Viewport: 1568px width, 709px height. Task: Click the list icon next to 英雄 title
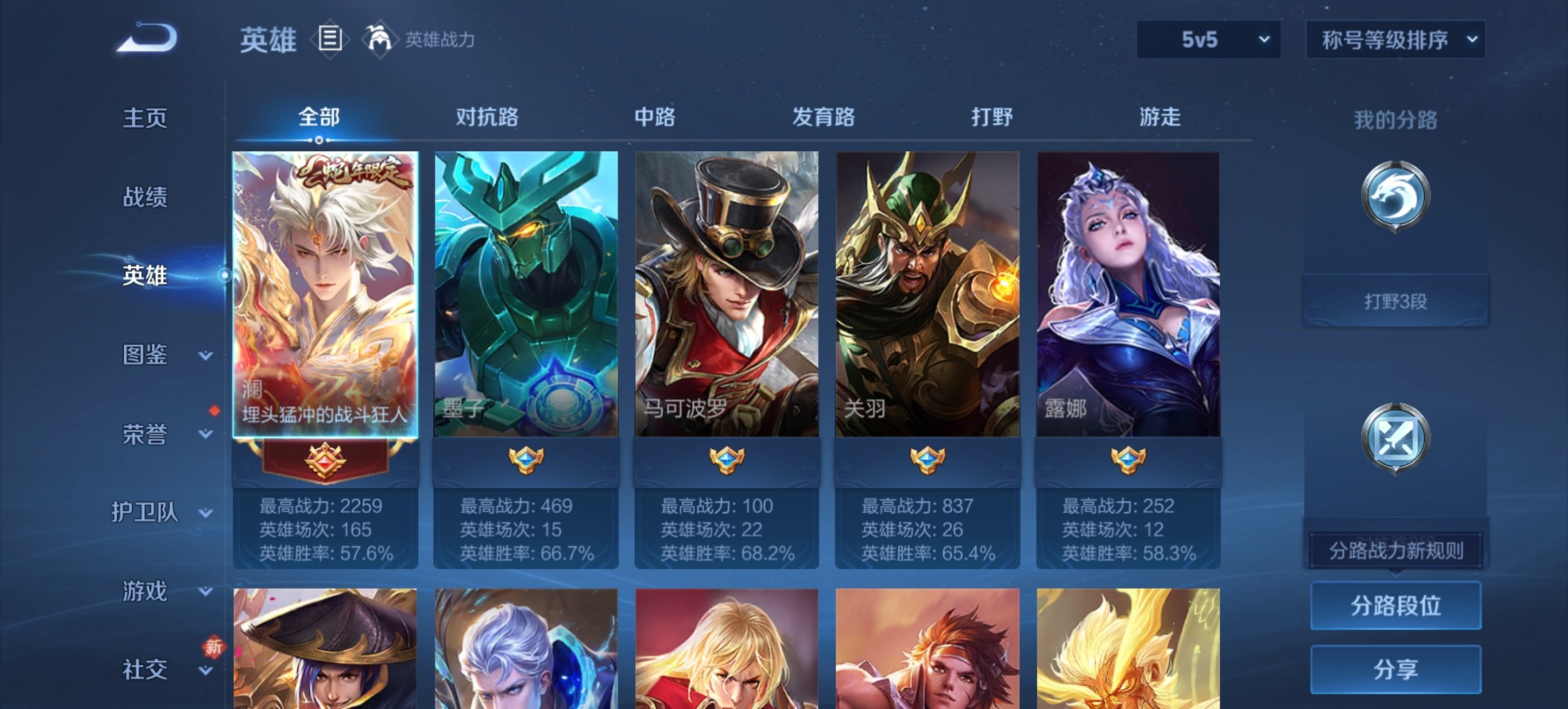330,40
